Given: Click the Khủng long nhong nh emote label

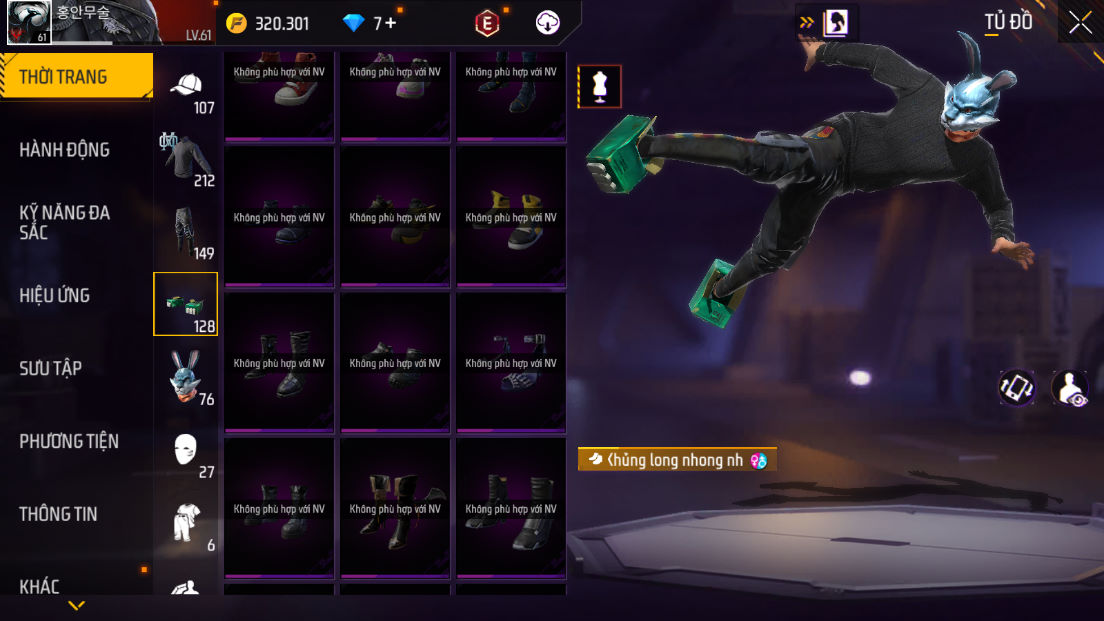Looking at the screenshot, I should coord(677,460).
